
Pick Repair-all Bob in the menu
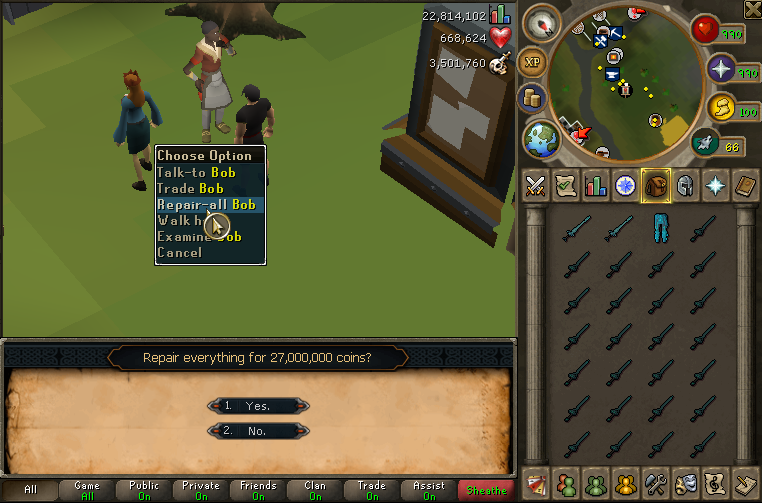(206, 204)
